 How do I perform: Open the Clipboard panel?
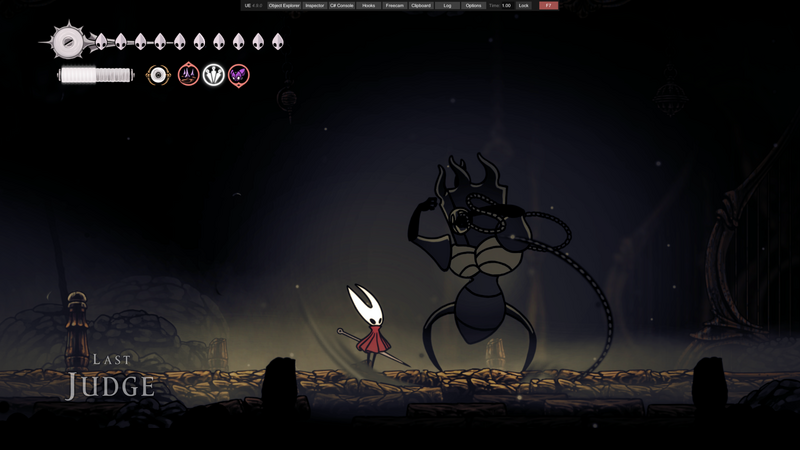(x=421, y=6)
